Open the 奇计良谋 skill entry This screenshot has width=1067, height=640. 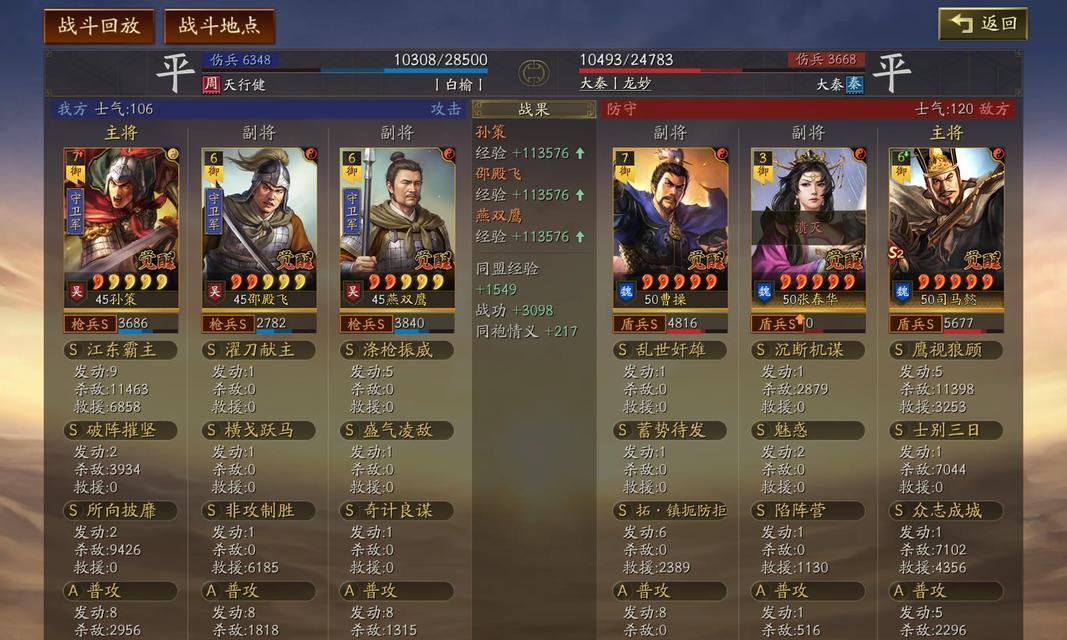(x=397, y=510)
